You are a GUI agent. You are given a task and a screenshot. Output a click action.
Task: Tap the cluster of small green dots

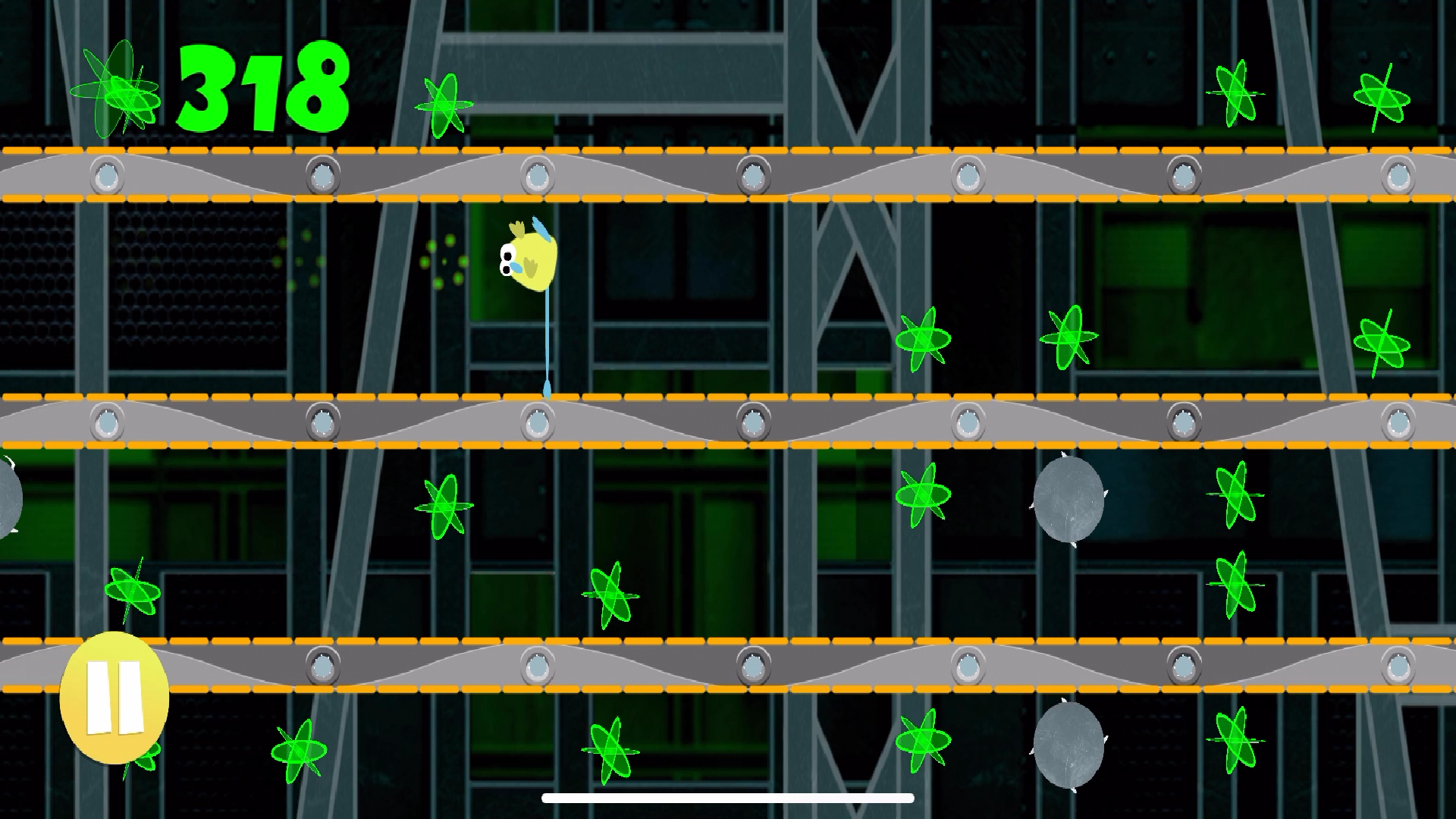coord(444,262)
